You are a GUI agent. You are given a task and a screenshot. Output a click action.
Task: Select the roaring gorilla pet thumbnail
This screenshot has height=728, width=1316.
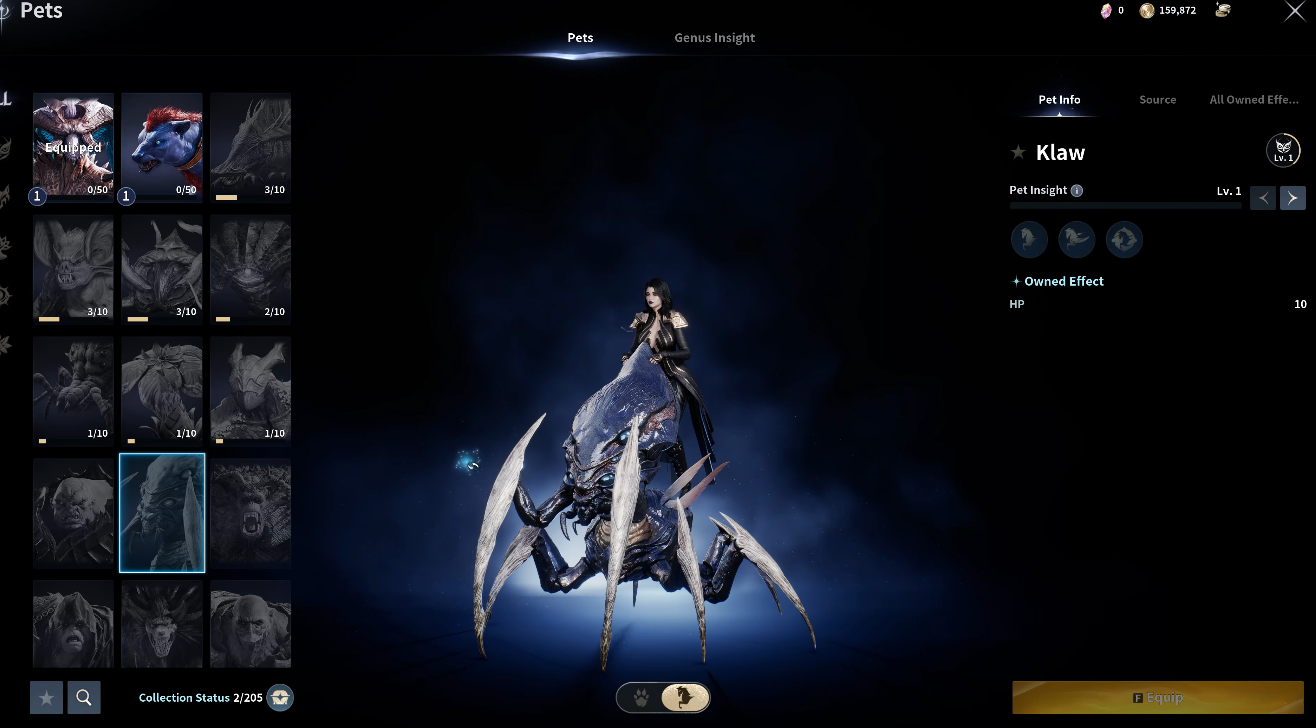point(250,513)
